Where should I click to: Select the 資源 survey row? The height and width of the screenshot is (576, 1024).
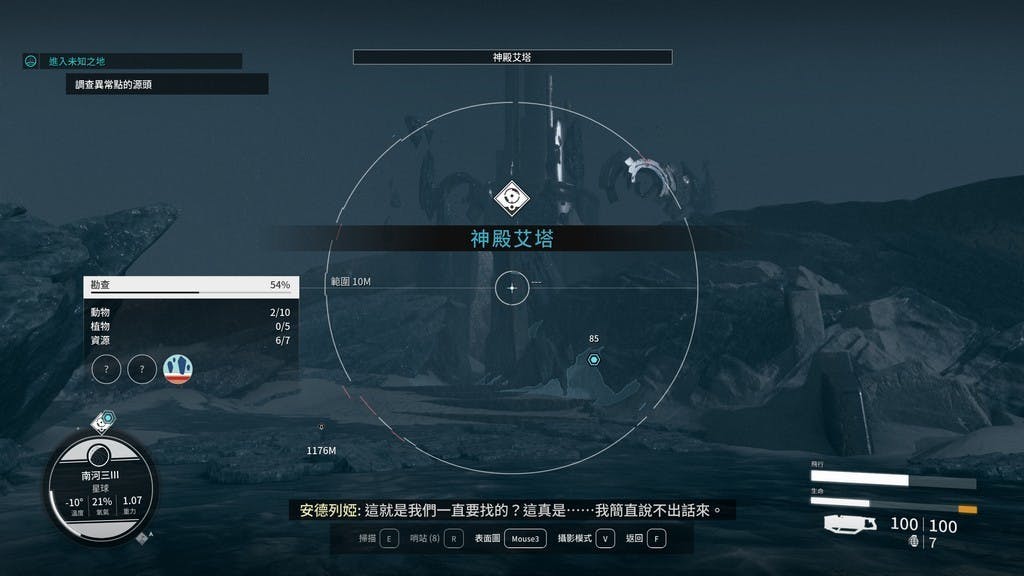(x=190, y=340)
